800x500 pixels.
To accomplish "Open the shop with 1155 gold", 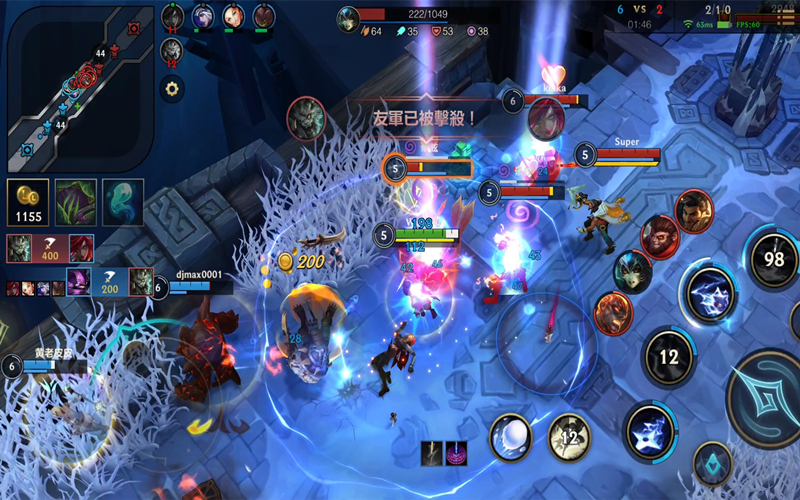I will (x=26, y=202).
